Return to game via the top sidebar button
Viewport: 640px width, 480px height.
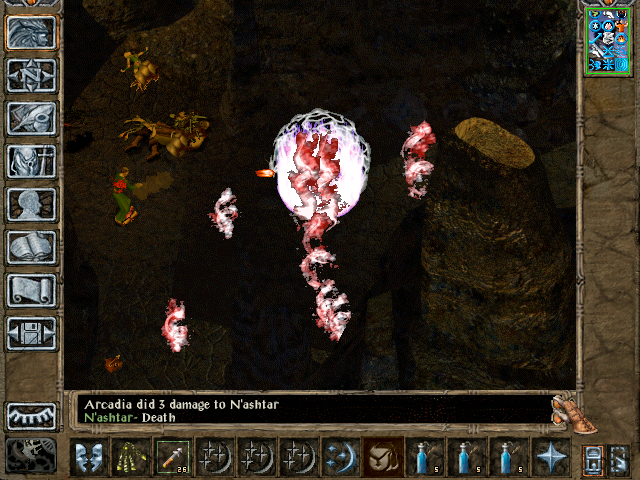[31, 33]
